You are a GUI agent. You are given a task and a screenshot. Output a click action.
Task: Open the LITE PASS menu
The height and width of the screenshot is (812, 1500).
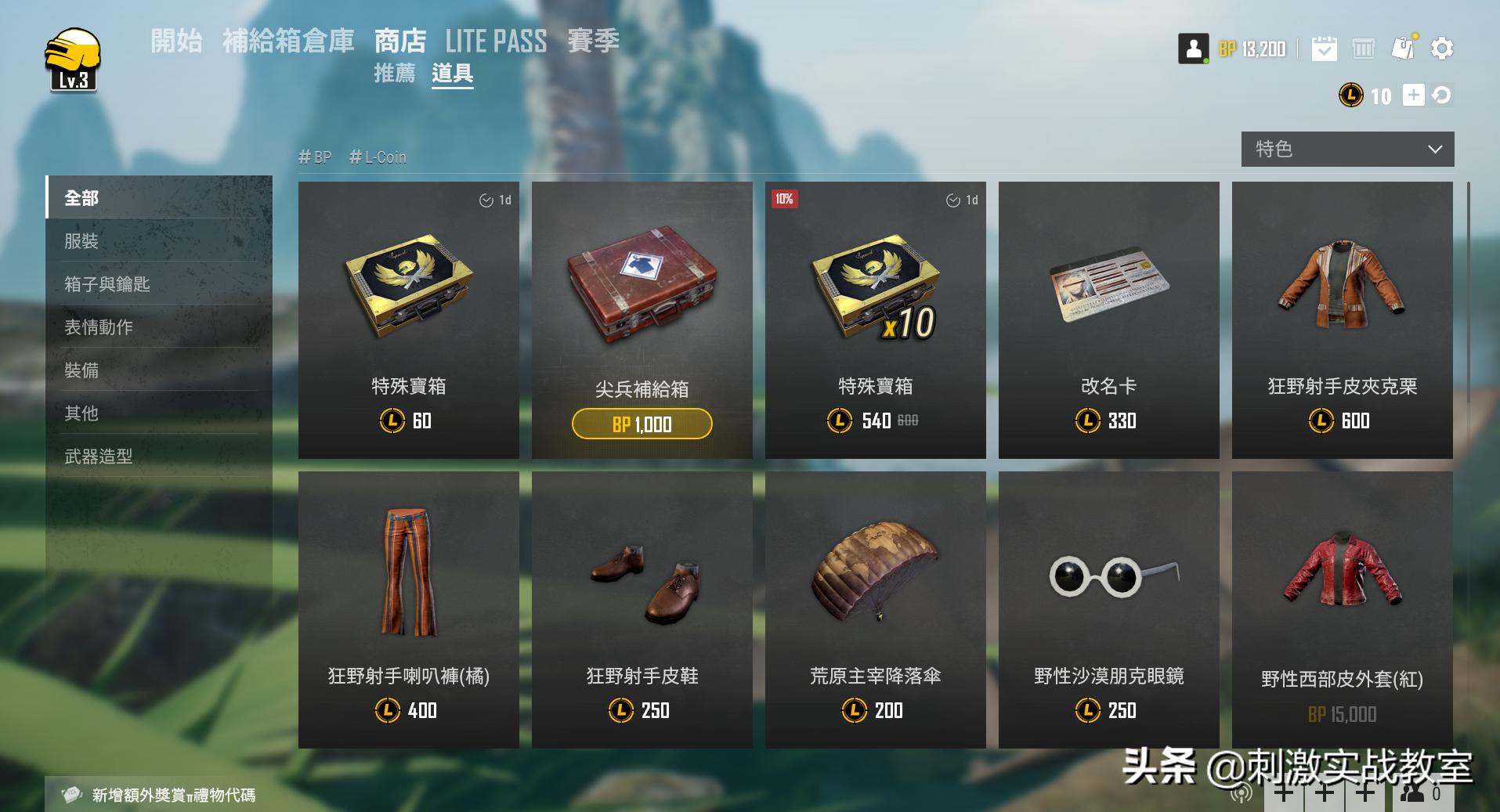[497, 42]
